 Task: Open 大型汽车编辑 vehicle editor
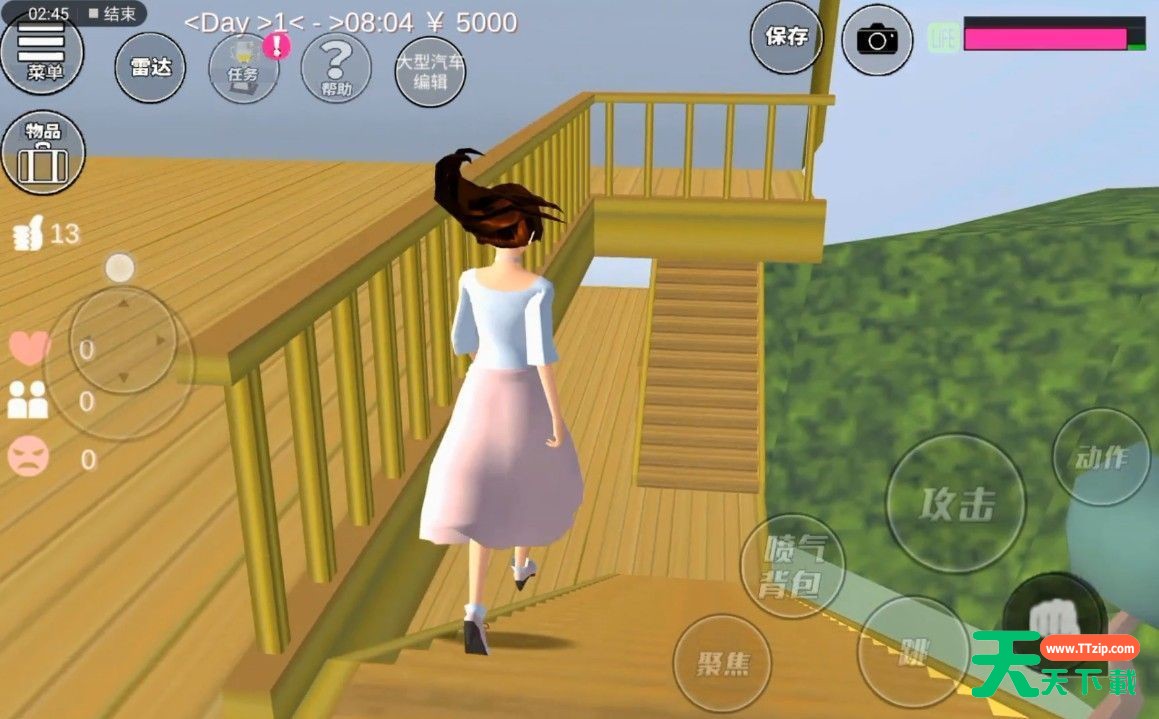430,70
